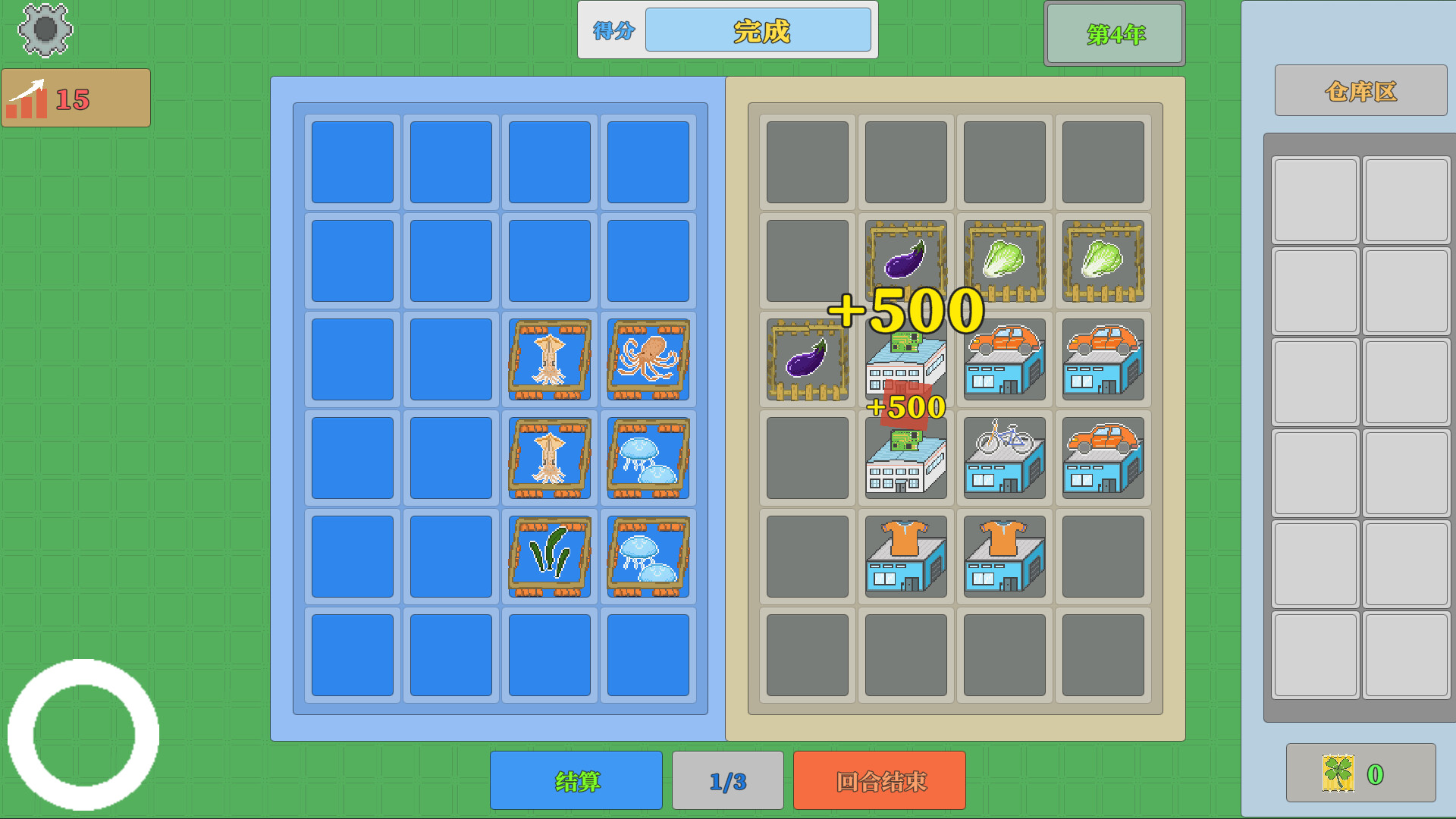Select a cabbage farm tile
1456x819 pixels.
(1004, 262)
